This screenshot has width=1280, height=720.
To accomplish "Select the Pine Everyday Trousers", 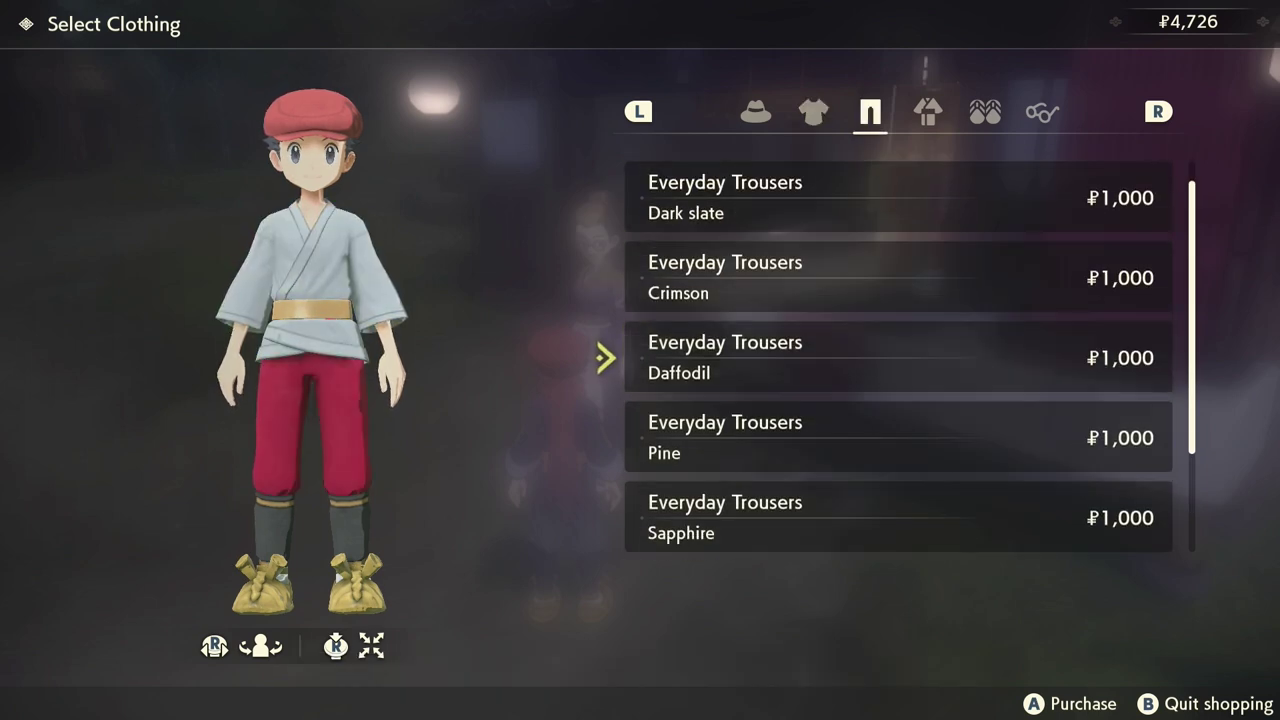I will point(898,437).
